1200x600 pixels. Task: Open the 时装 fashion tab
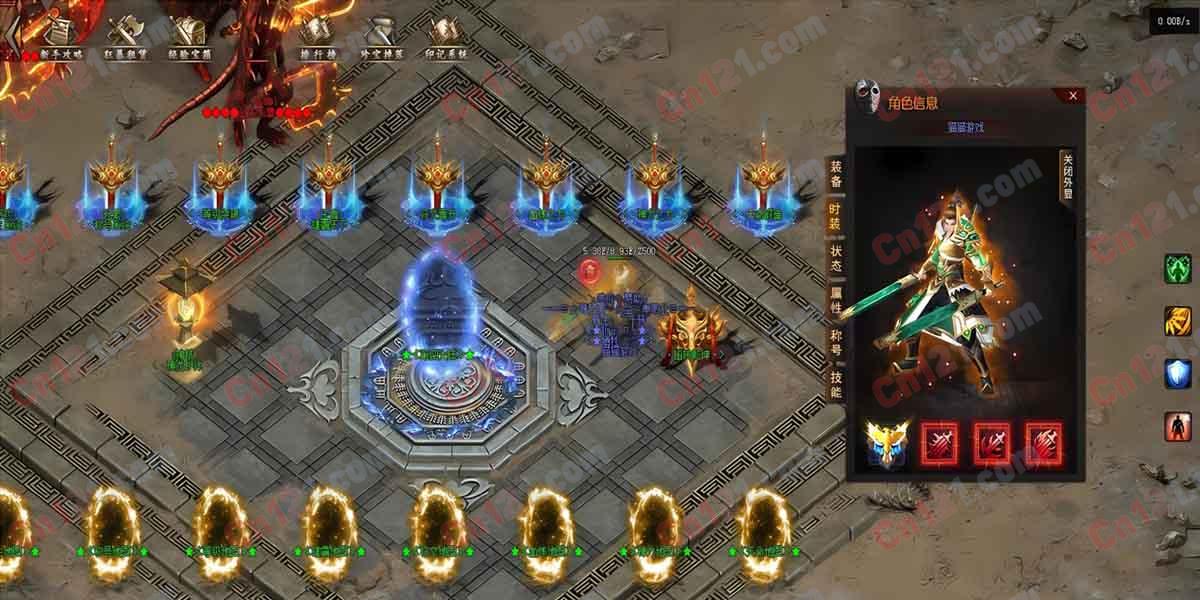[x=836, y=217]
